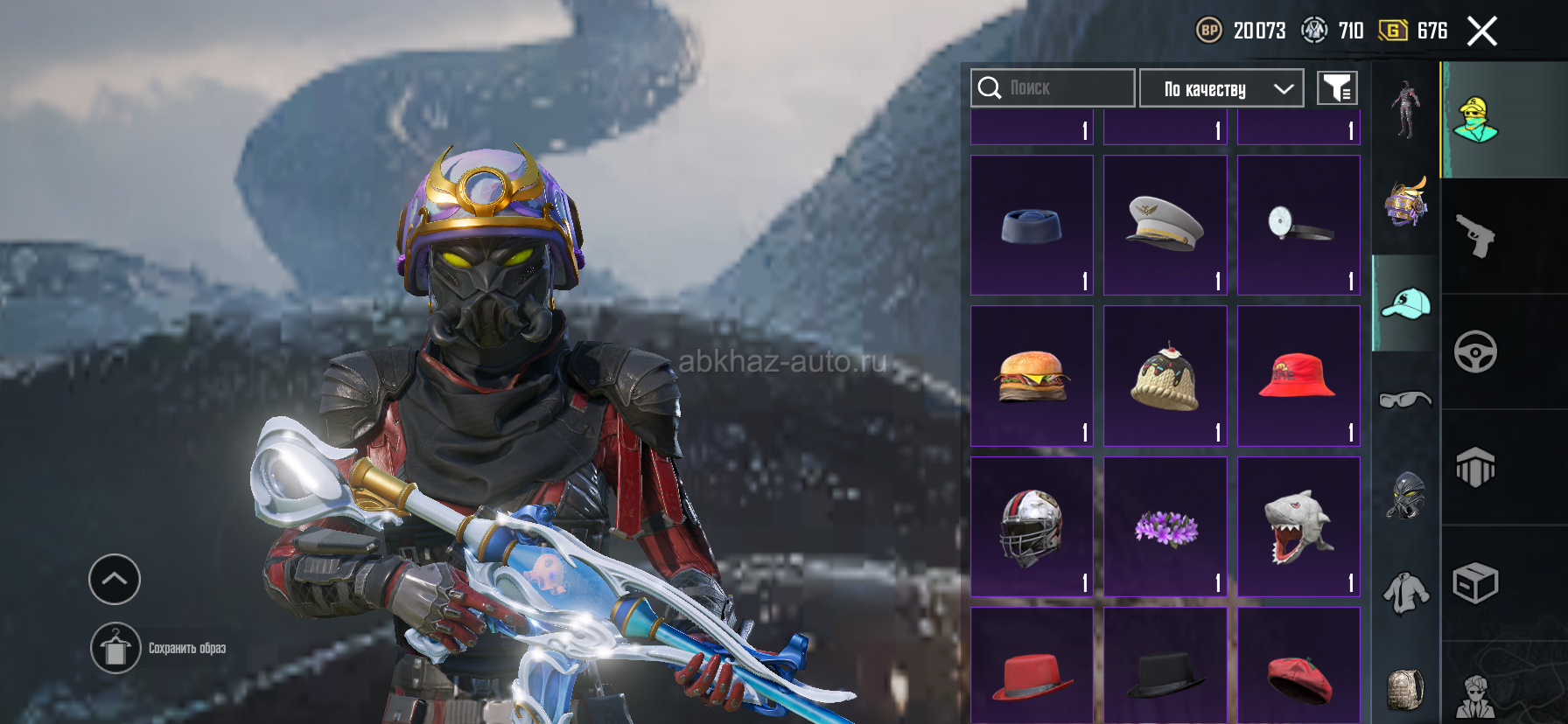Viewport: 1568px width, 724px height.
Task: Open the backpack category tab
Action: click(x=1405, y=688)
